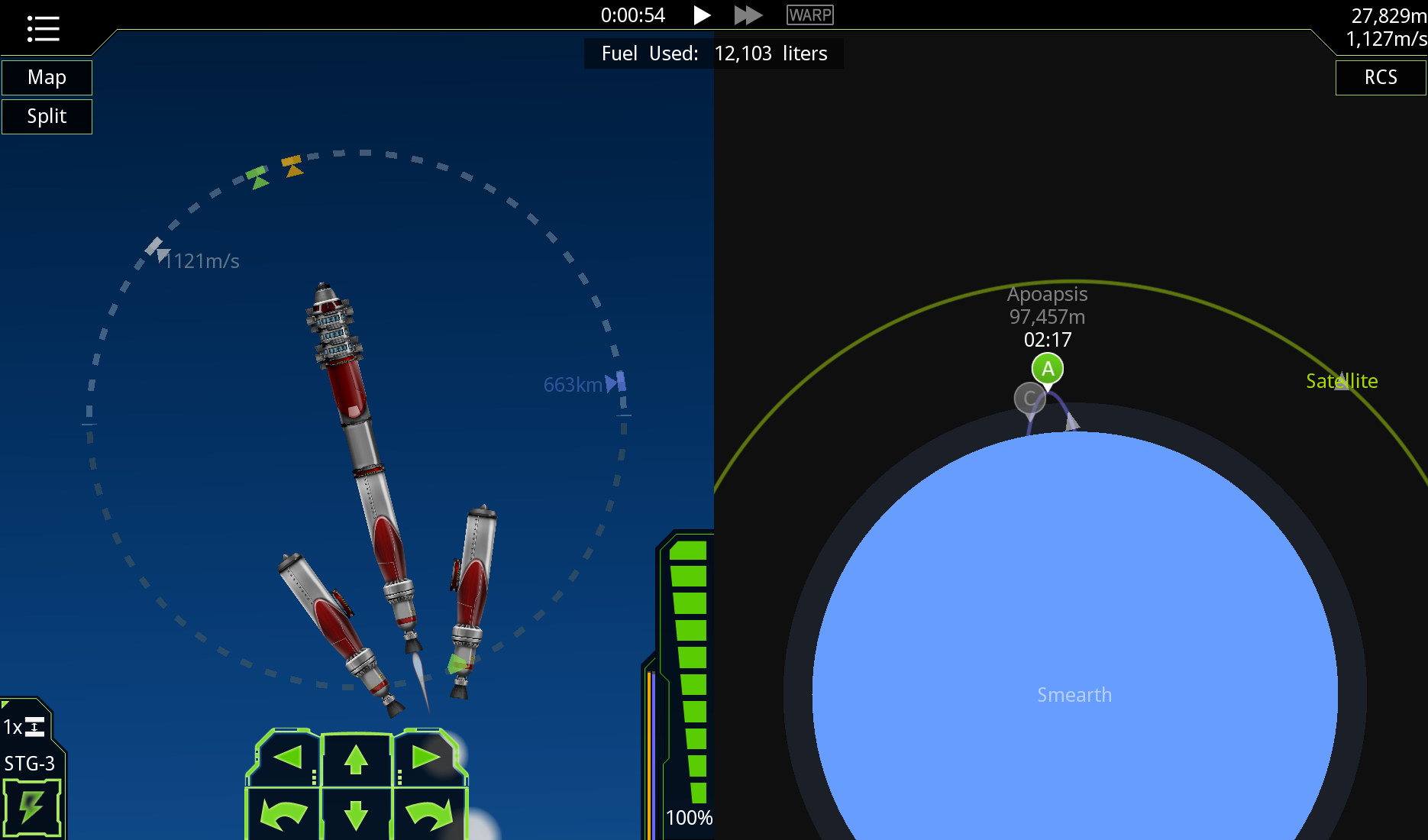
Task: Tap the right steering arrow control
Action: (x=428, y=758)
